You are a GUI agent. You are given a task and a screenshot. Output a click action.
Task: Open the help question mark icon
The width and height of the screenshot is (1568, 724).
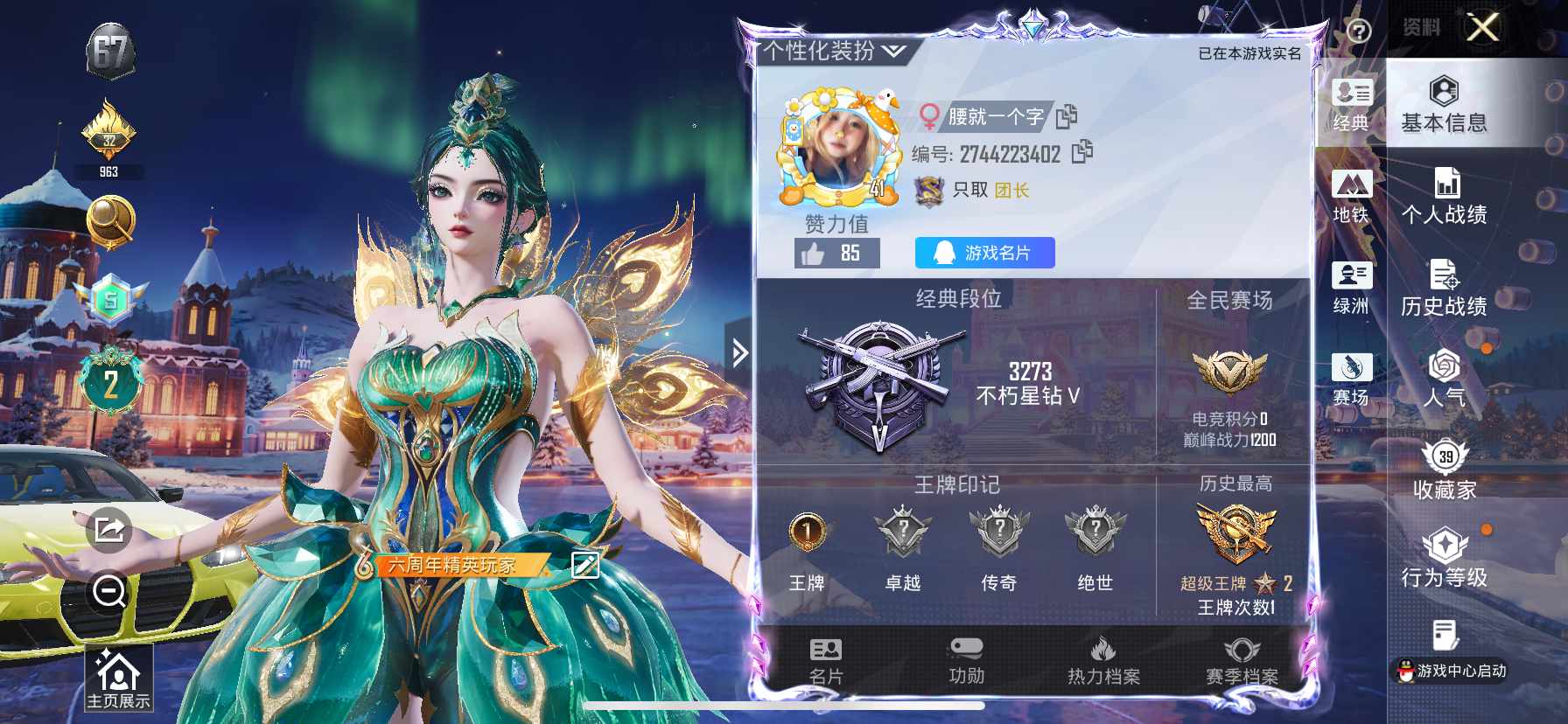click(1357, 31)
